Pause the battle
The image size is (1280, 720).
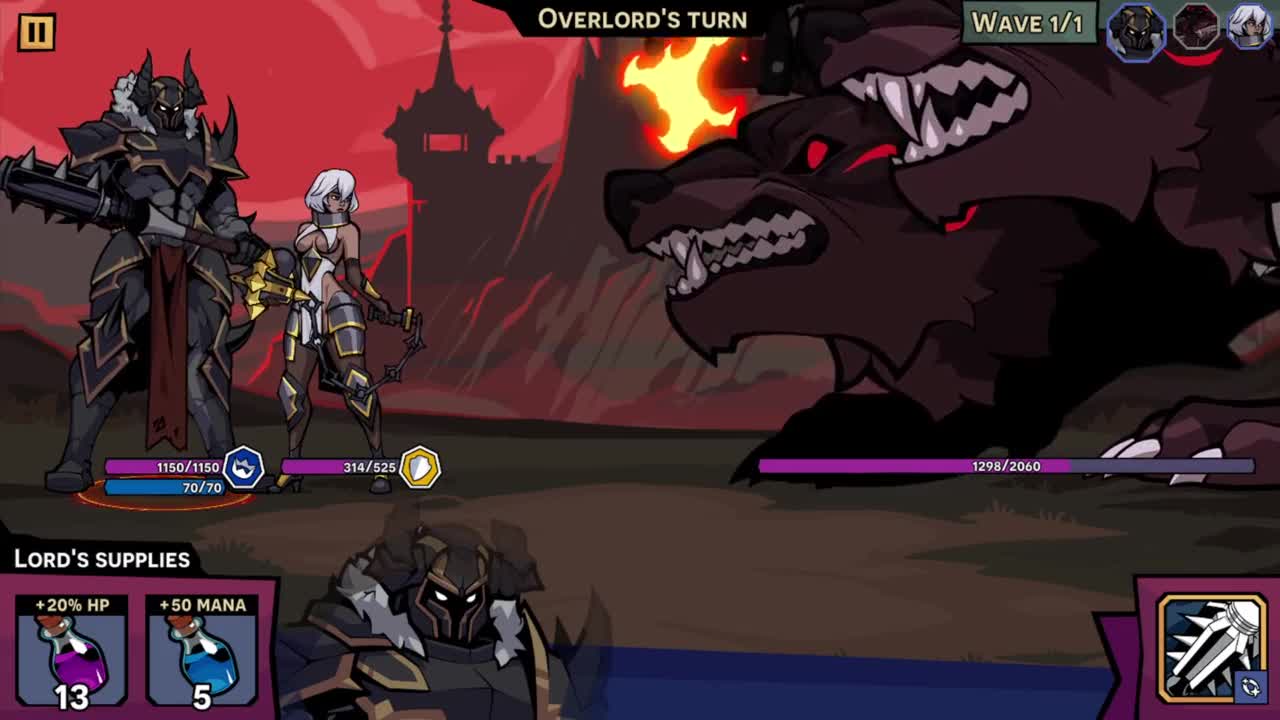[x=36, y=31]
